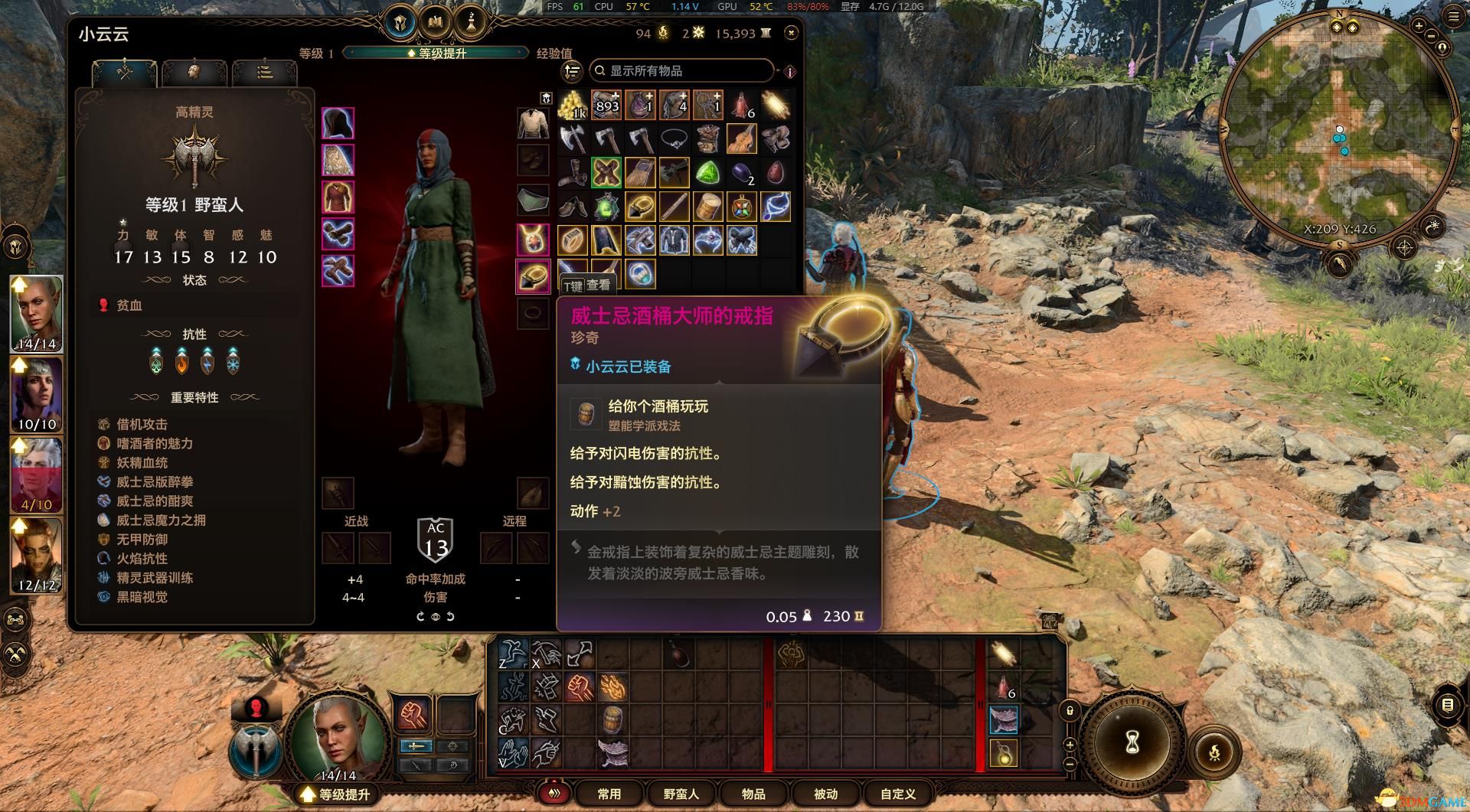Select the party portrait showing 10/10 health
The width and height of the screenshot is (1470, 812).
[37, 394]
